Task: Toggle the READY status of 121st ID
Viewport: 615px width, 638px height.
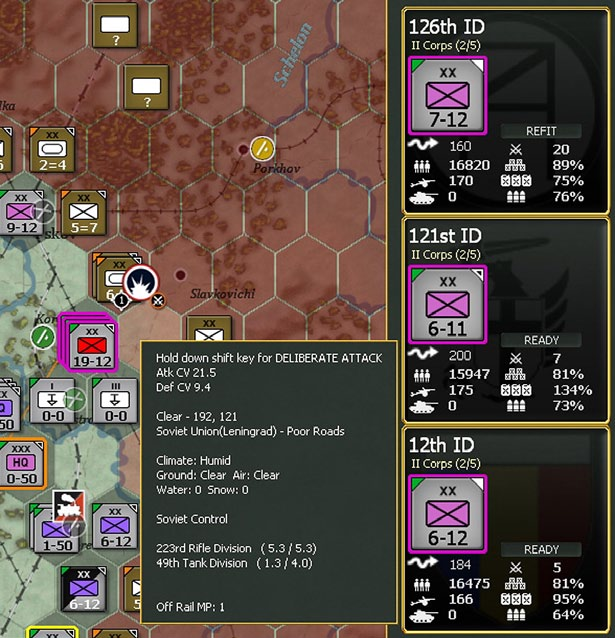Action: [x=541, y=340]
